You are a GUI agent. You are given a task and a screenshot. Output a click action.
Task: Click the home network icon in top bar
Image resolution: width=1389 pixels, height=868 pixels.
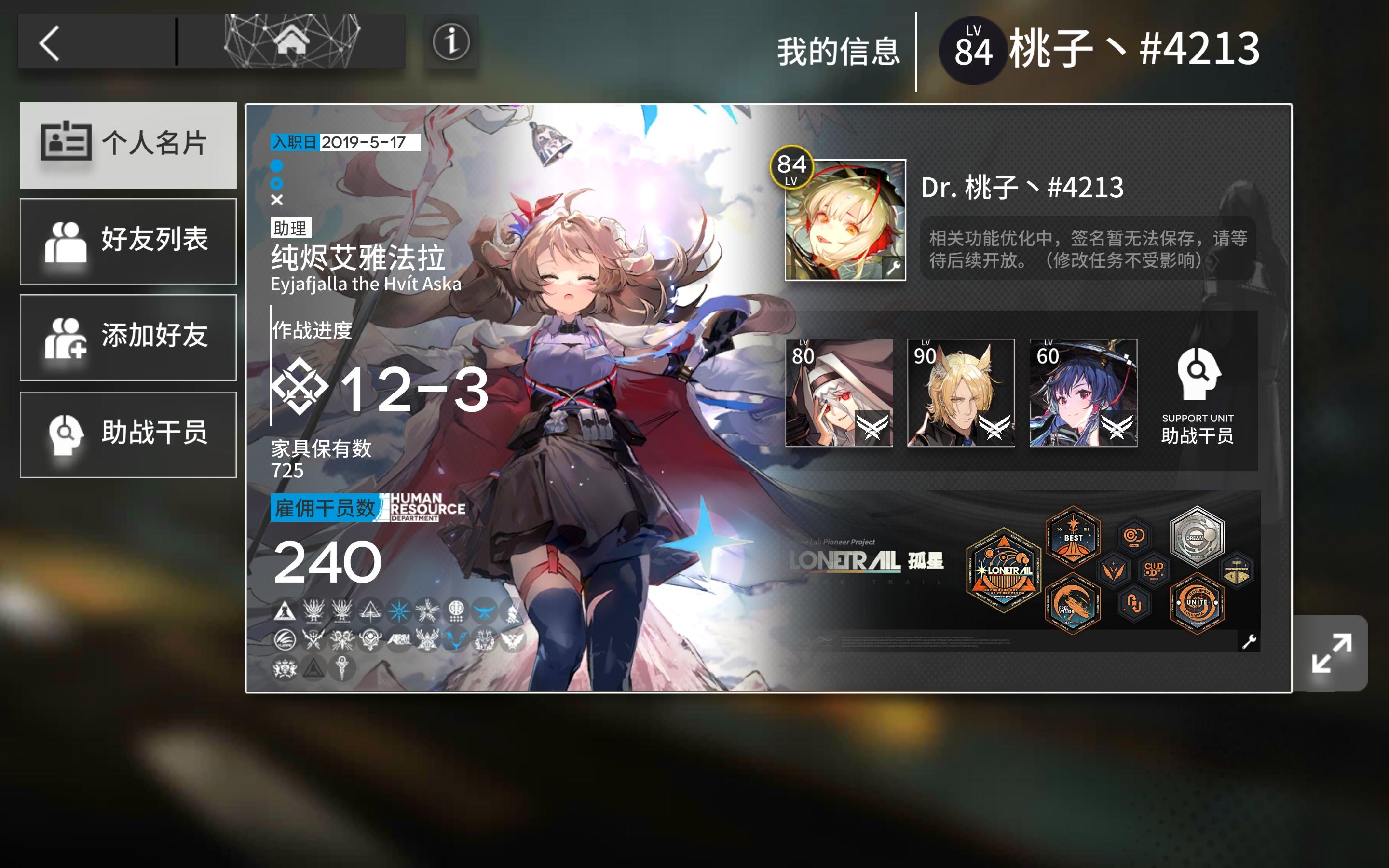click(293, 41)
